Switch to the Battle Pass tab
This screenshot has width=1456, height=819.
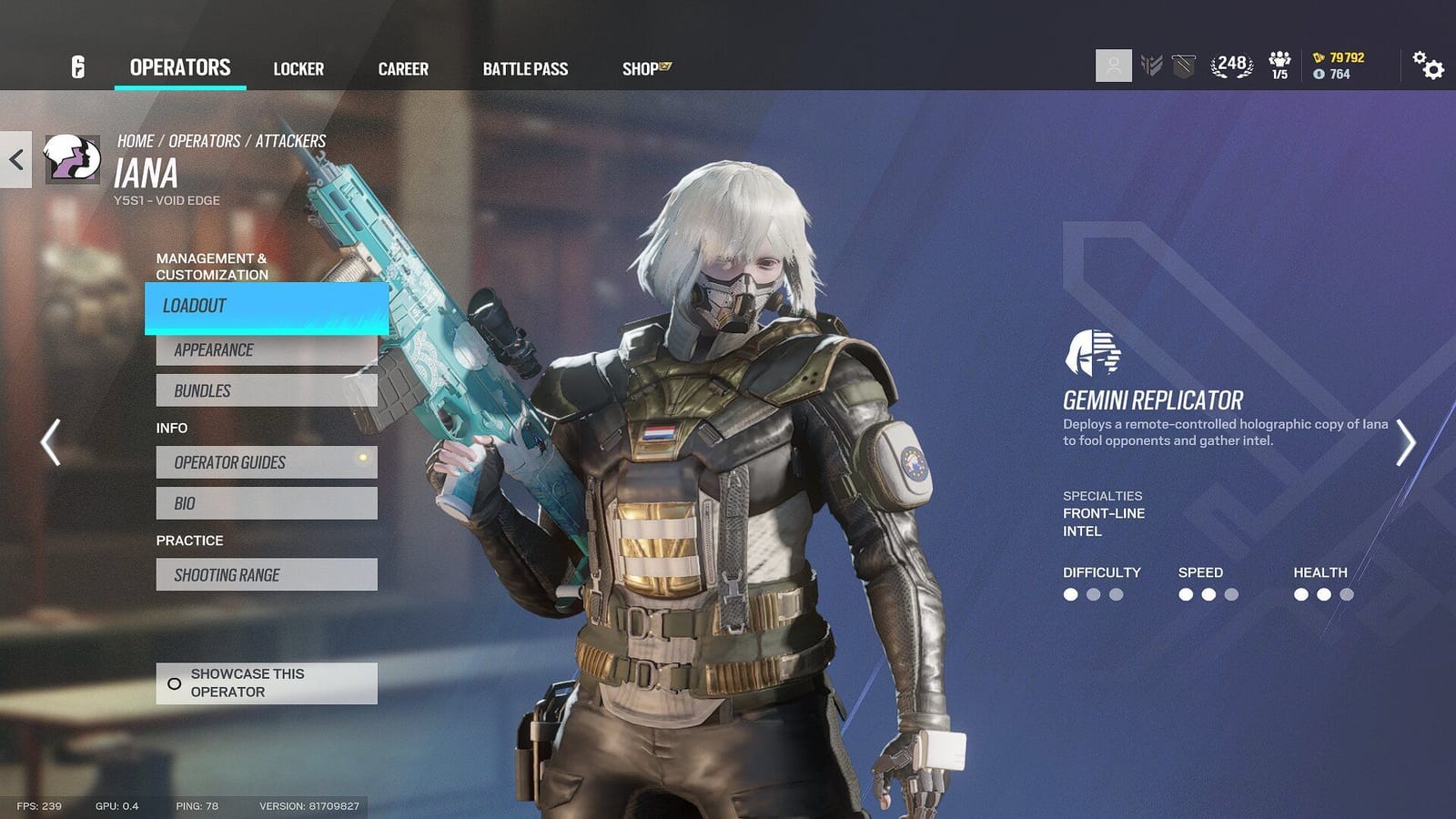(x=525, y=68)
